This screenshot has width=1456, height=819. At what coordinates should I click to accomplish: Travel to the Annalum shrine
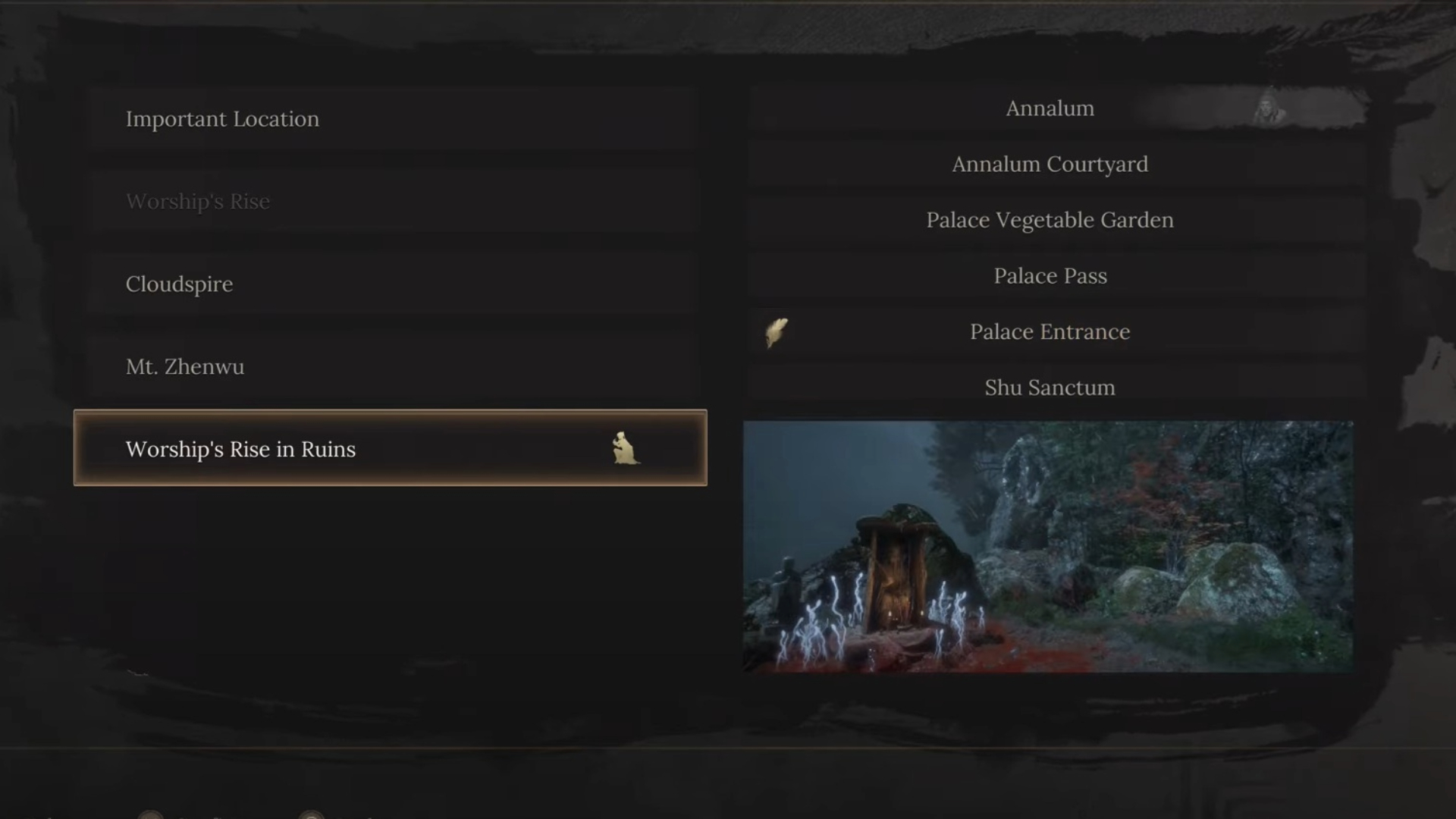(1050, 108)
